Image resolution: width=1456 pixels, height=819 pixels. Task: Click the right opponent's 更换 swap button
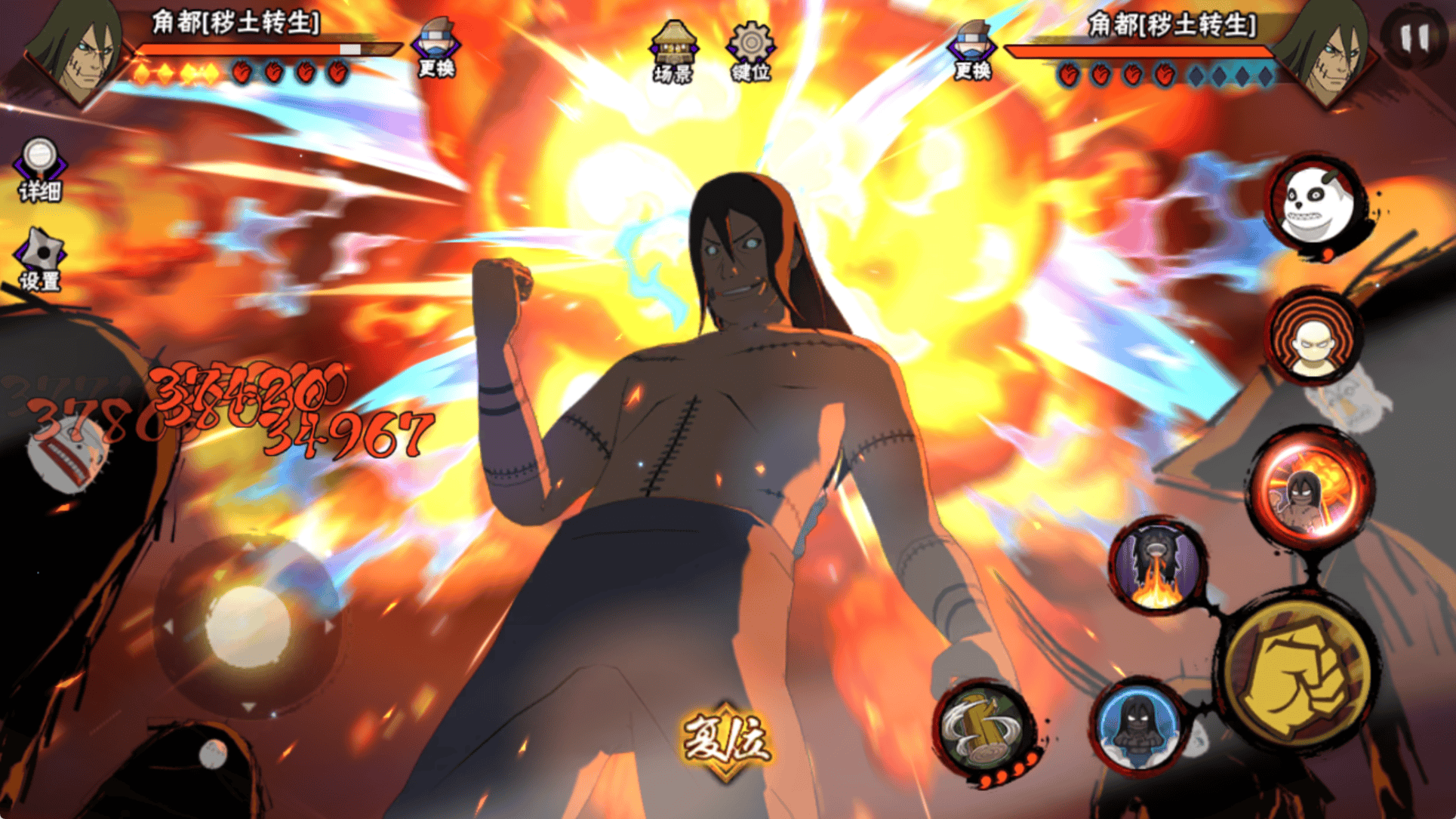tap(972, 50)
